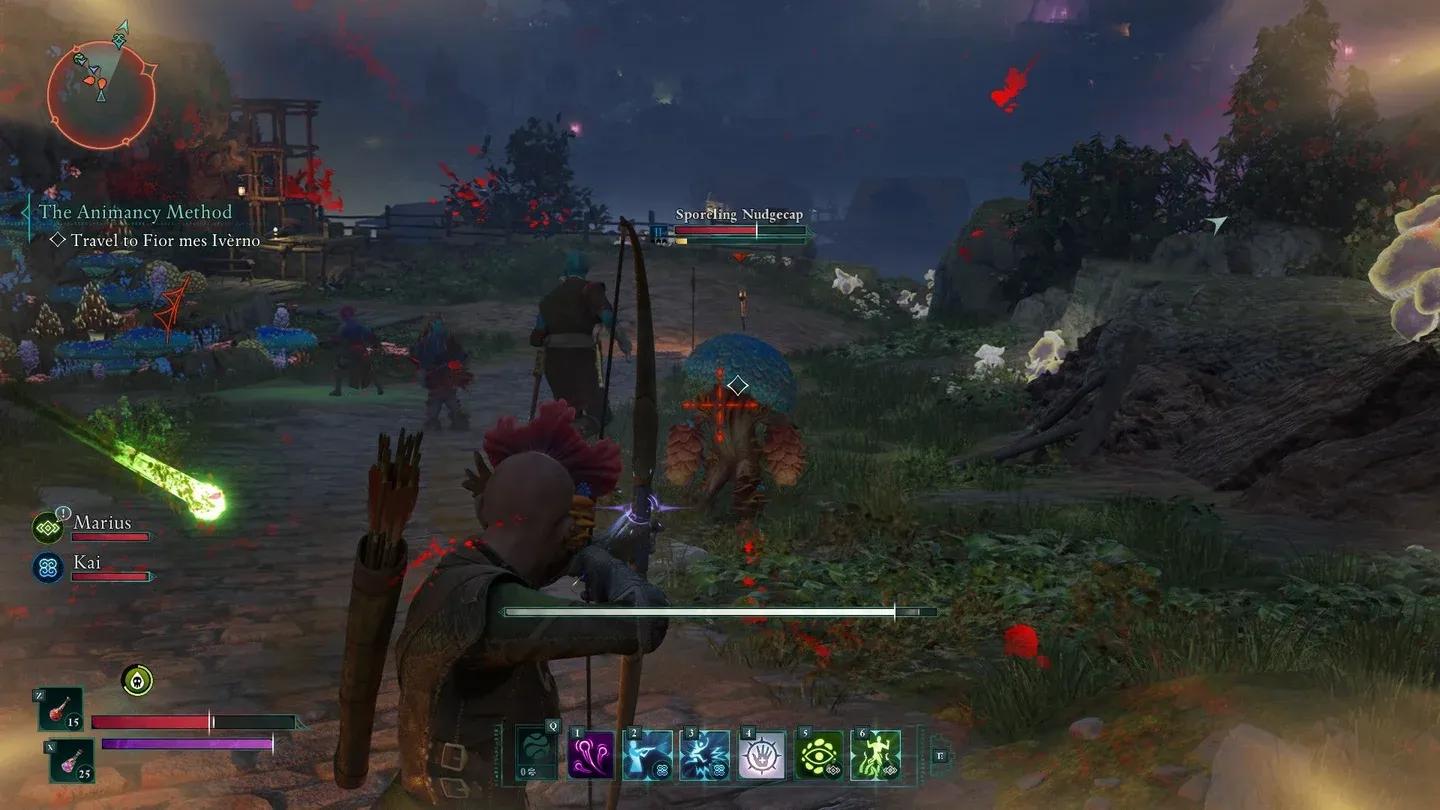Screen dimensions: 1440x810
Task: Use the red health potion slot
Action: point(61,710)
